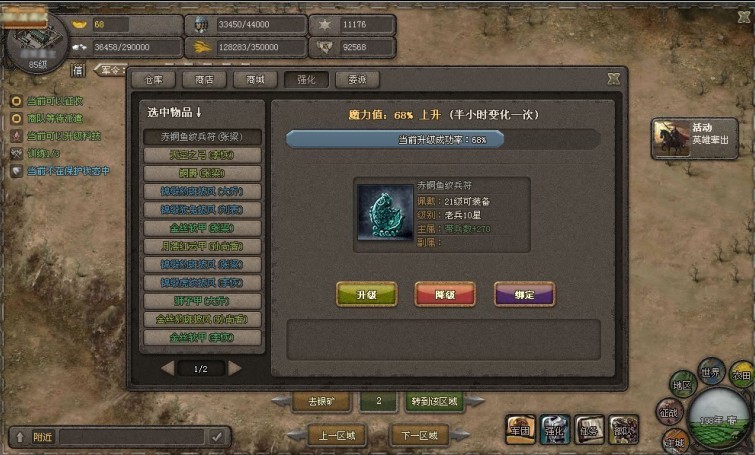Switch to the 商城 mall tab
The image size is (755, 455).
tap(255, 79)
